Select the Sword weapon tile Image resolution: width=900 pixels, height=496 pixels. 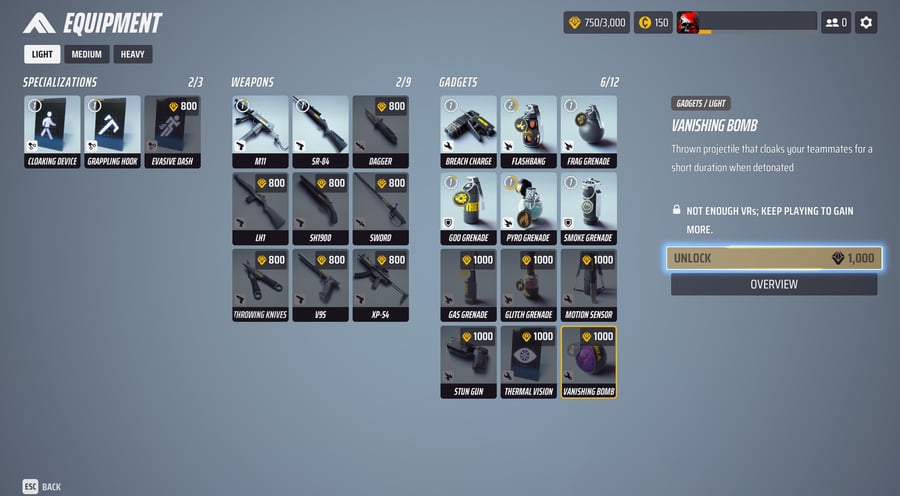click(380, 208)
